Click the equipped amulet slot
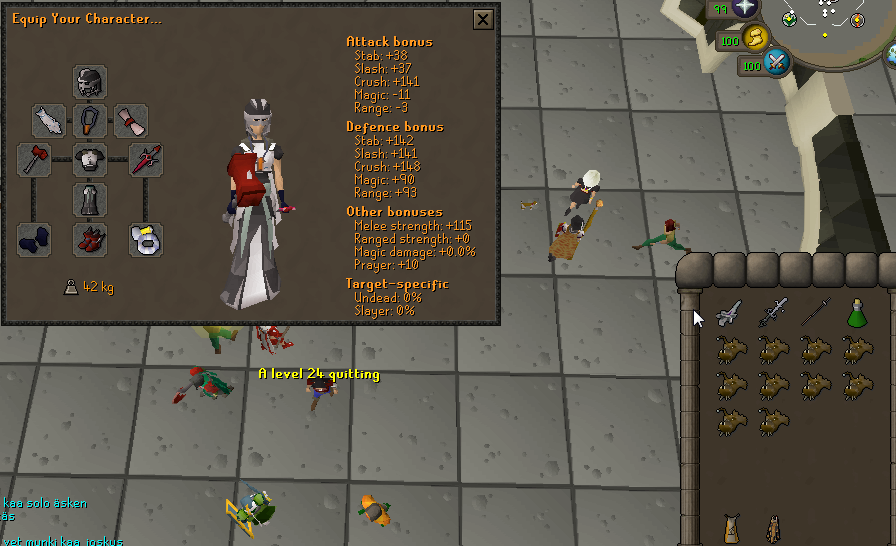Image resolution: width=896 pixels, height=546 pixels. [90, 120]
